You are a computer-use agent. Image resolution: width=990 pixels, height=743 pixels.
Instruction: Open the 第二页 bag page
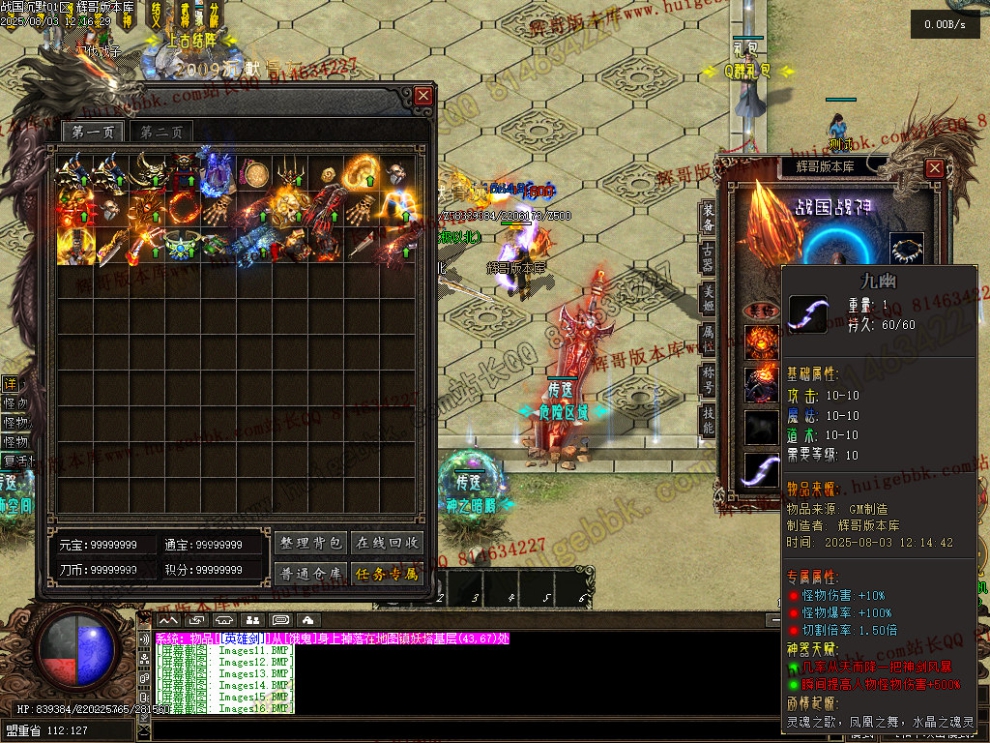tap(161, 133)
